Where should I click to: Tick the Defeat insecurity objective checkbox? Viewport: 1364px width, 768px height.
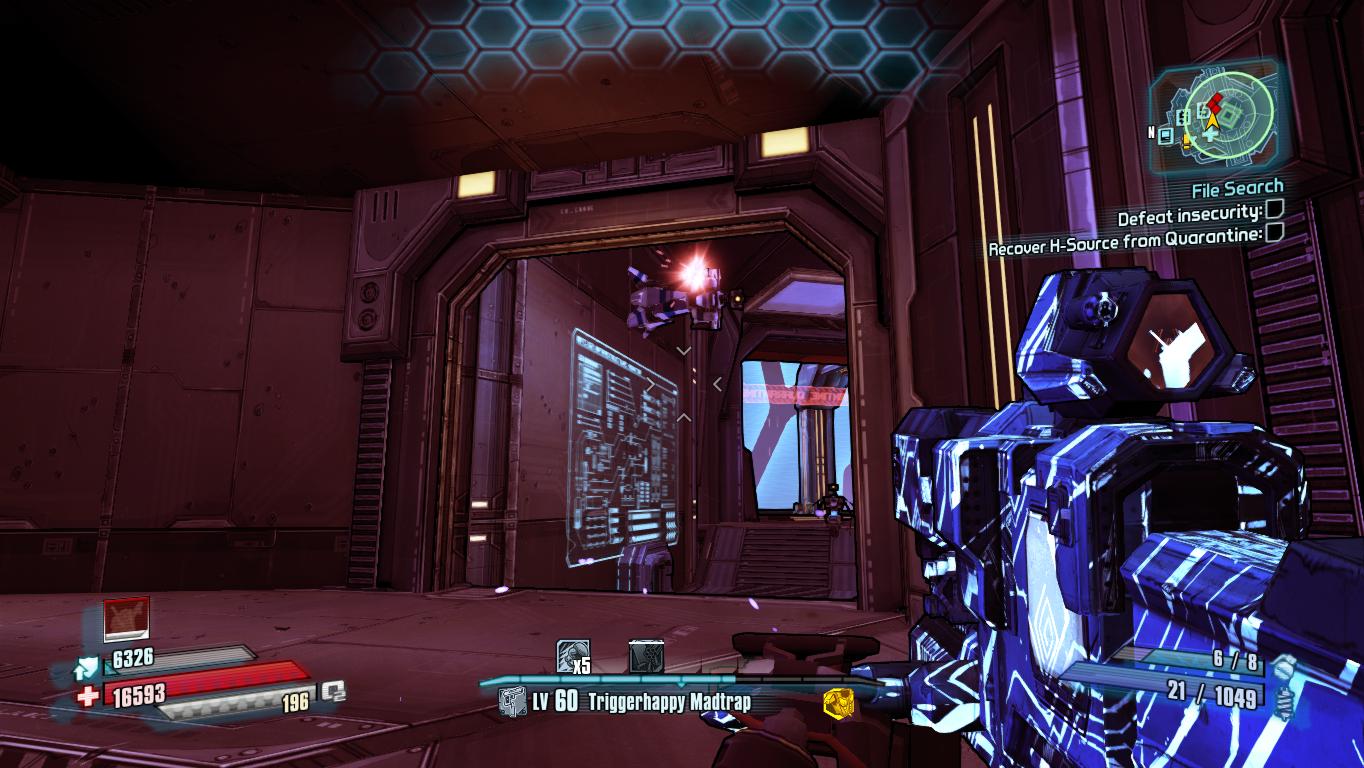(x=1274, y=210)
